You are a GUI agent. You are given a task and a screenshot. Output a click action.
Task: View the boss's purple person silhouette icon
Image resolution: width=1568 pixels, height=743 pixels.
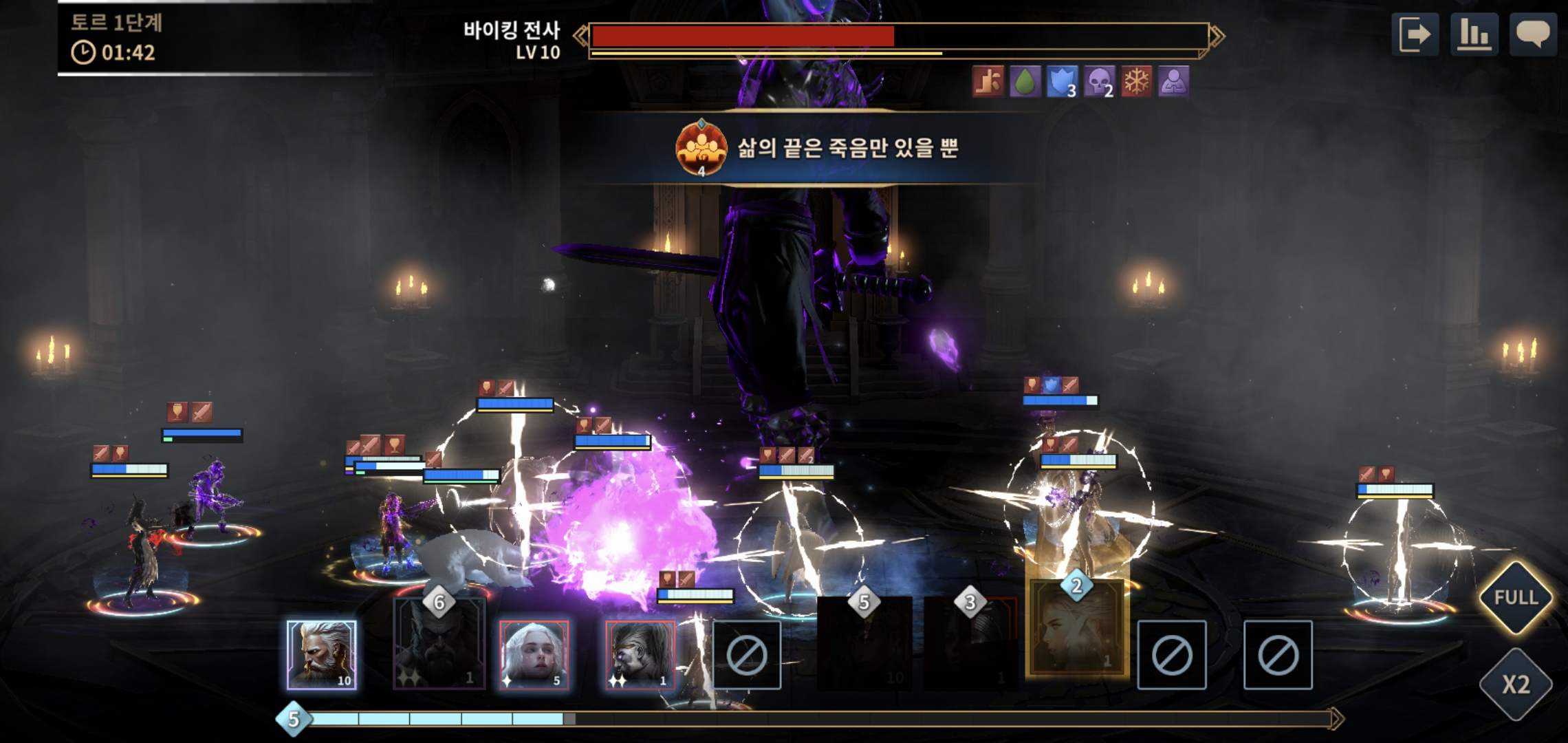click(1173, 82)
